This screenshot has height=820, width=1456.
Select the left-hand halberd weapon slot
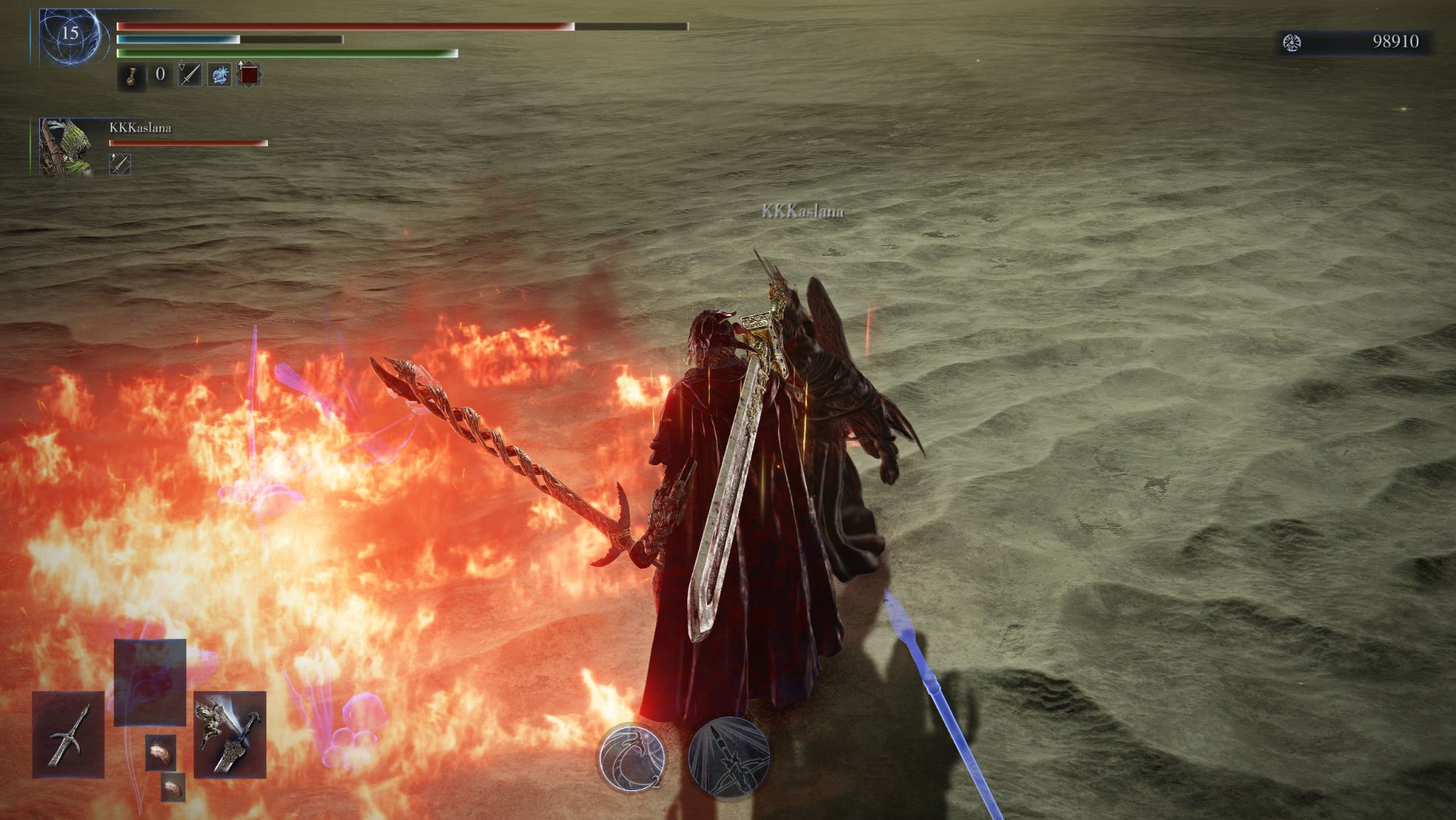tap(68, 735)
